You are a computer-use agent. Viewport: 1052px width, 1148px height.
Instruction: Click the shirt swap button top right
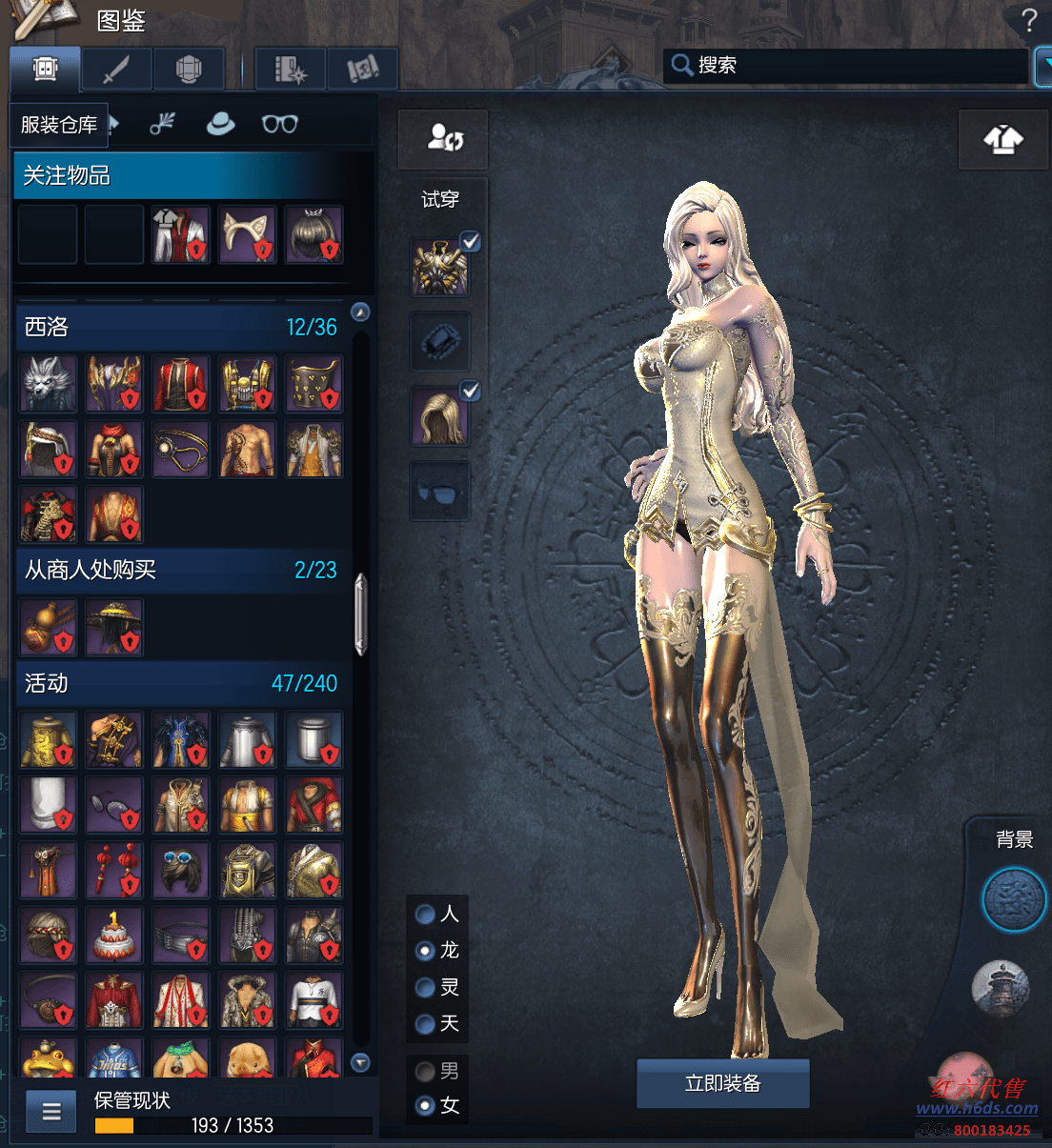[x=1002, y=140]
